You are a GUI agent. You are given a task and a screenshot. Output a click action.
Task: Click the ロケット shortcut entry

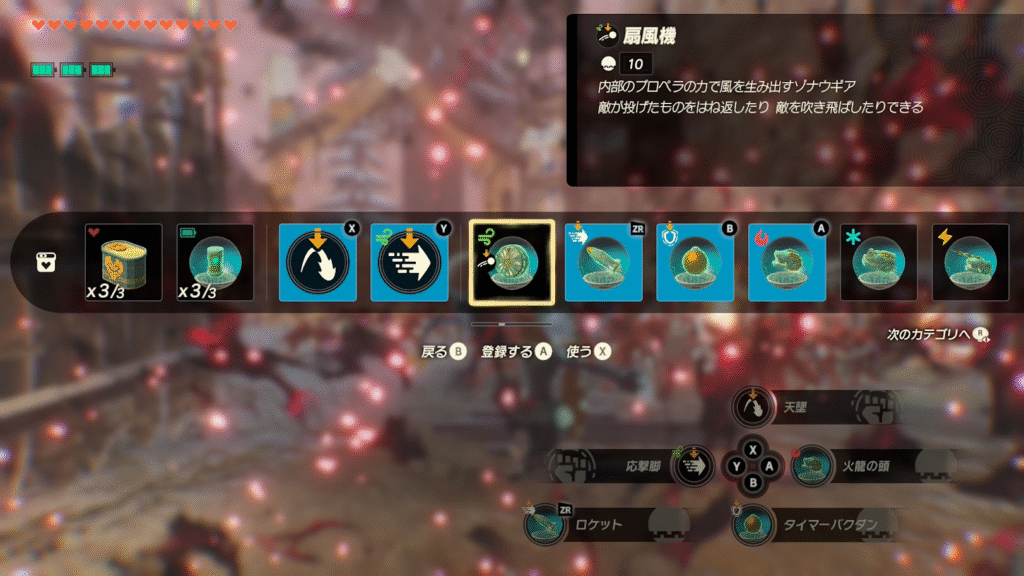point(590,523)
